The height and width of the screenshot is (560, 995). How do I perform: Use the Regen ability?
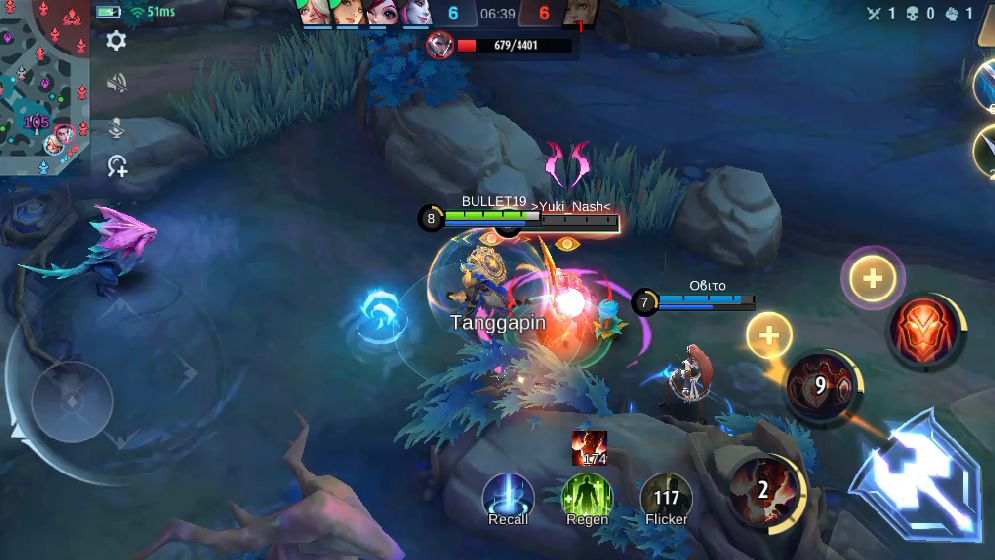587,496
